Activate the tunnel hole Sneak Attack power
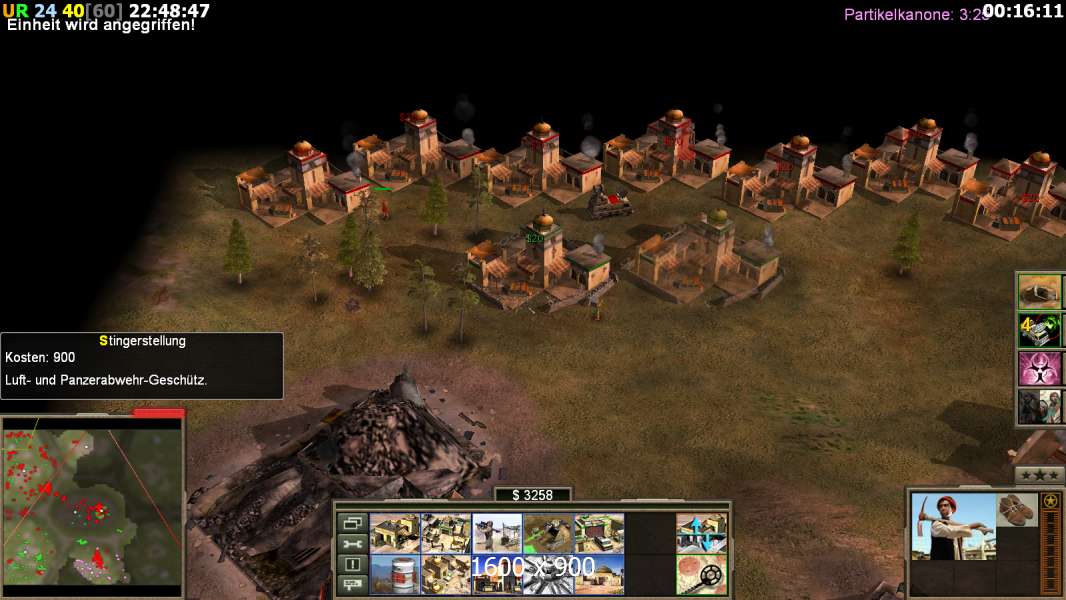This screenshot has width=1066, height=600. (x=1038, y=291)
